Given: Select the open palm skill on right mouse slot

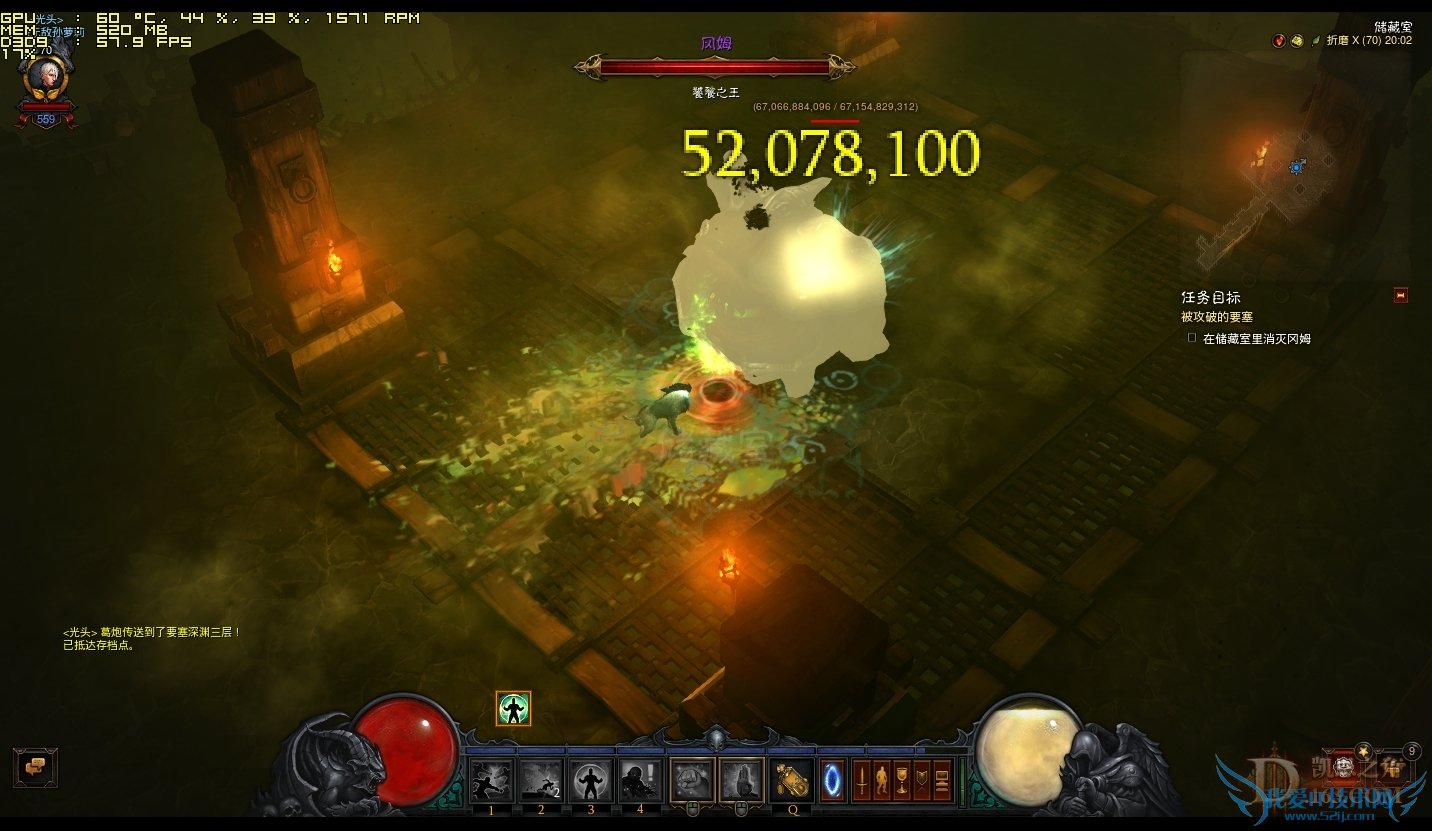Looking at the screenshot, I should [x=741, y=780].
